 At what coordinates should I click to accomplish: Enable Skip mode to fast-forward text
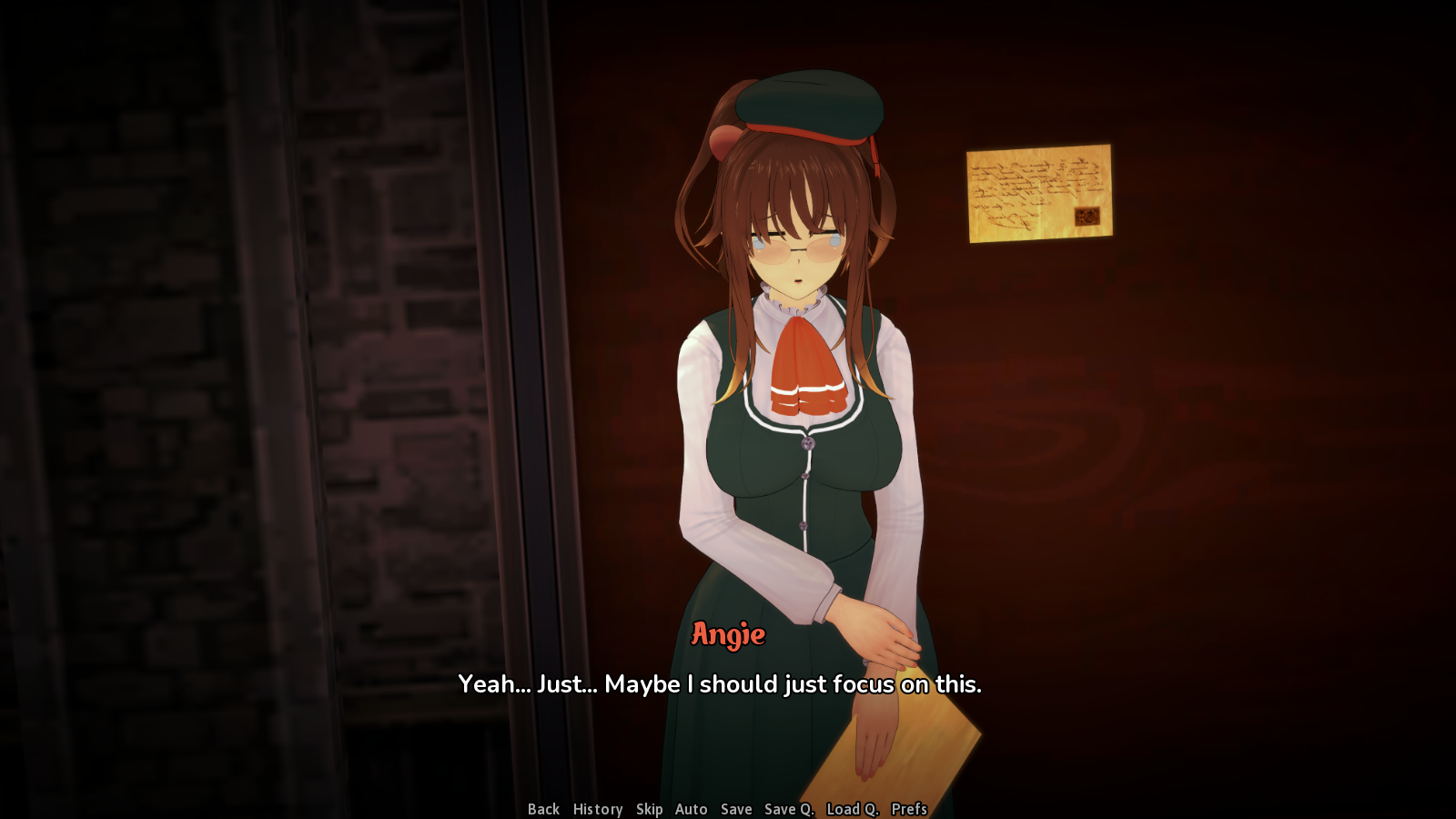[x=650, y=809]
